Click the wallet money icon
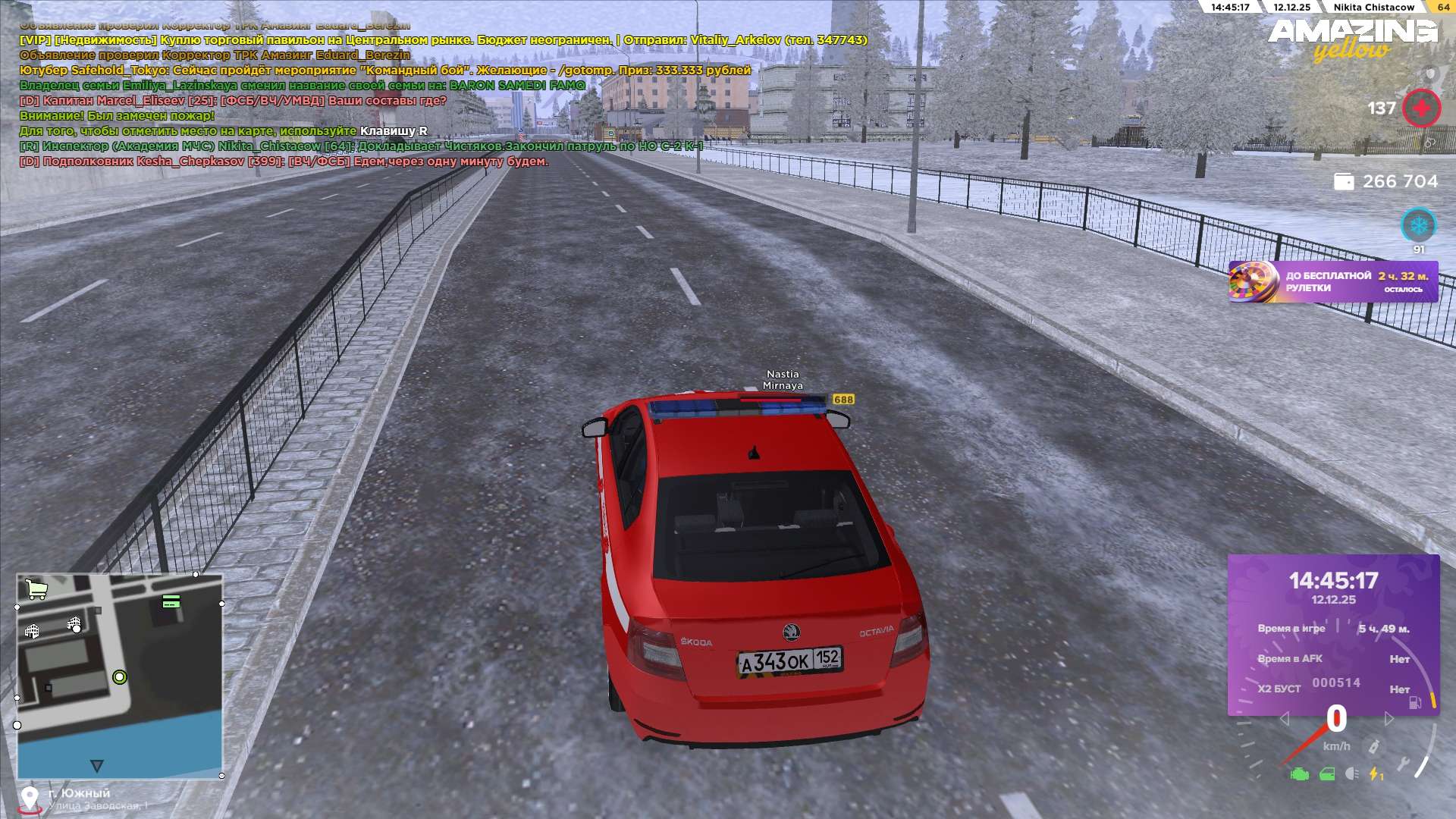The image size is (1456, 819). [1344, 182]
